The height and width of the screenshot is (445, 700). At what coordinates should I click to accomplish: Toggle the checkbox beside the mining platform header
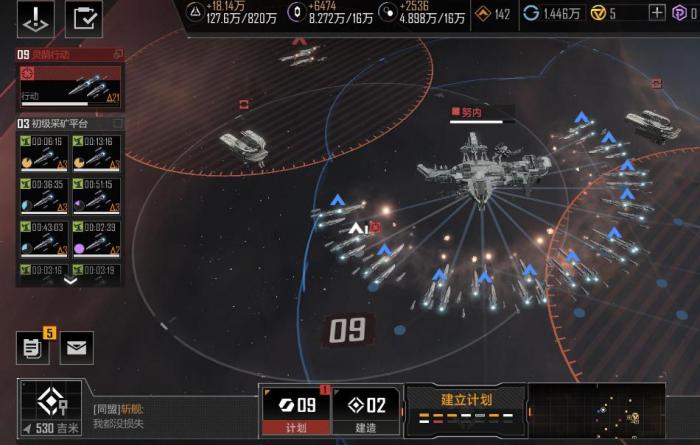pyautogui.click(x=117, y=124)
